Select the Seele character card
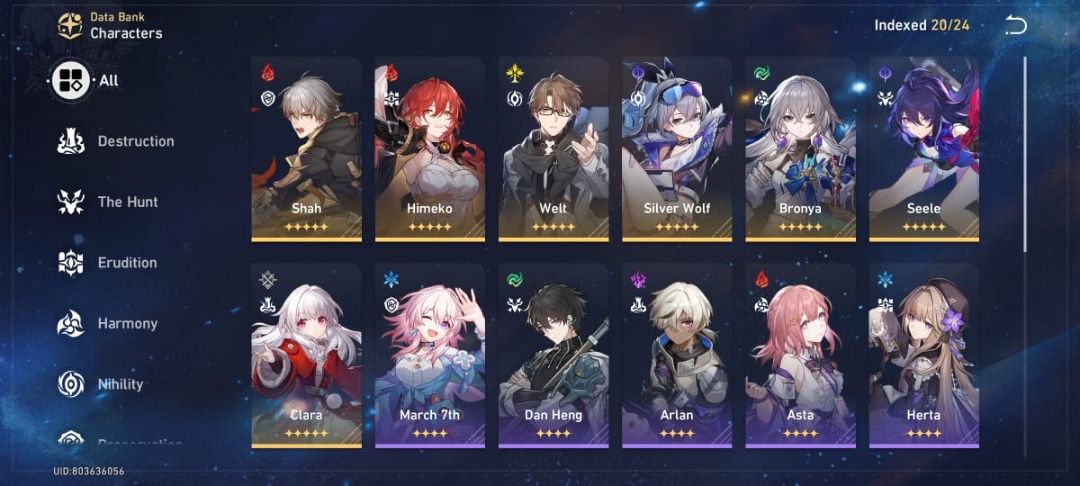Image resolution: width=1080 pixels, height=486 pixels. [924, 148]
